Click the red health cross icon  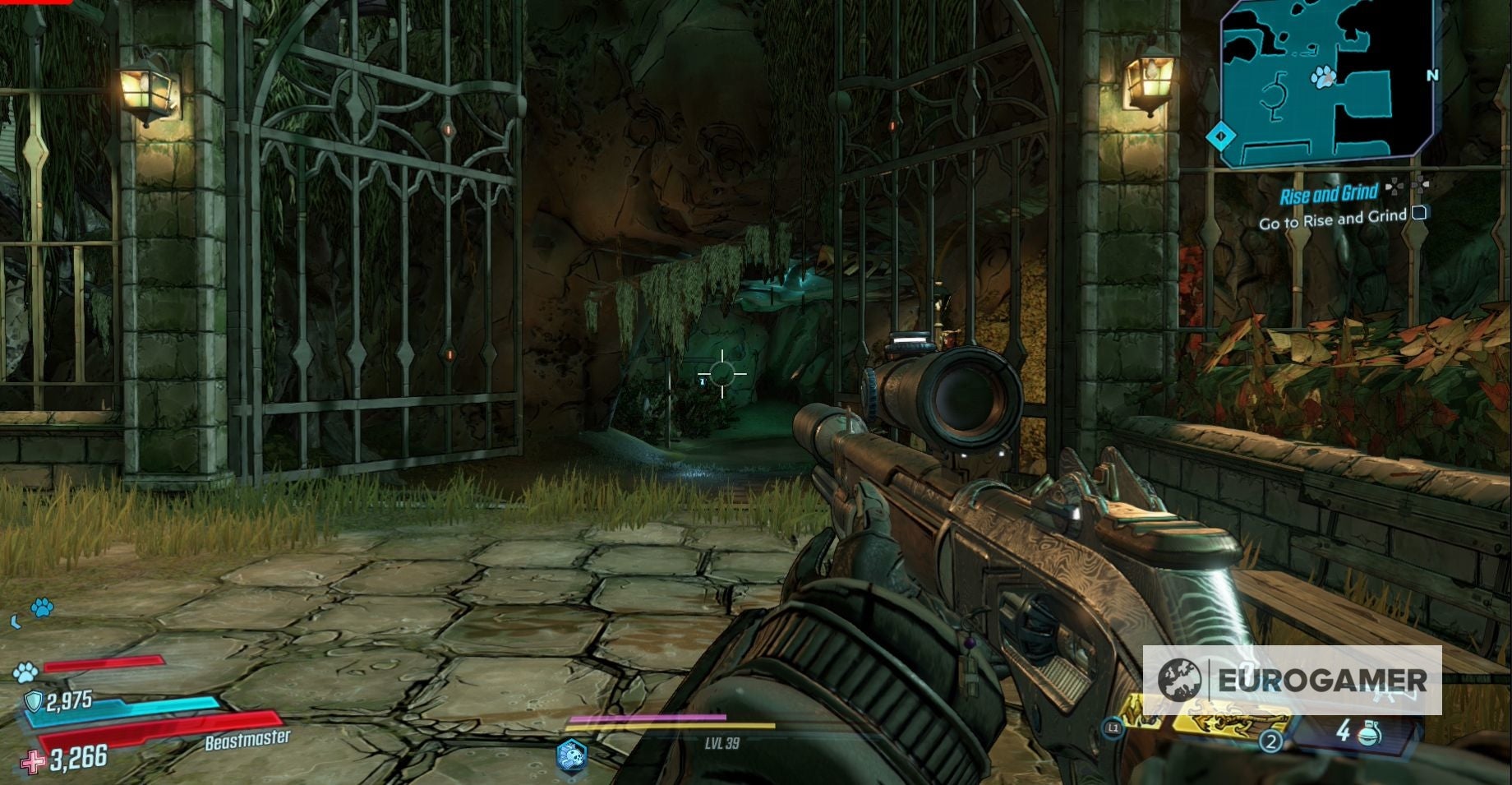35,762
